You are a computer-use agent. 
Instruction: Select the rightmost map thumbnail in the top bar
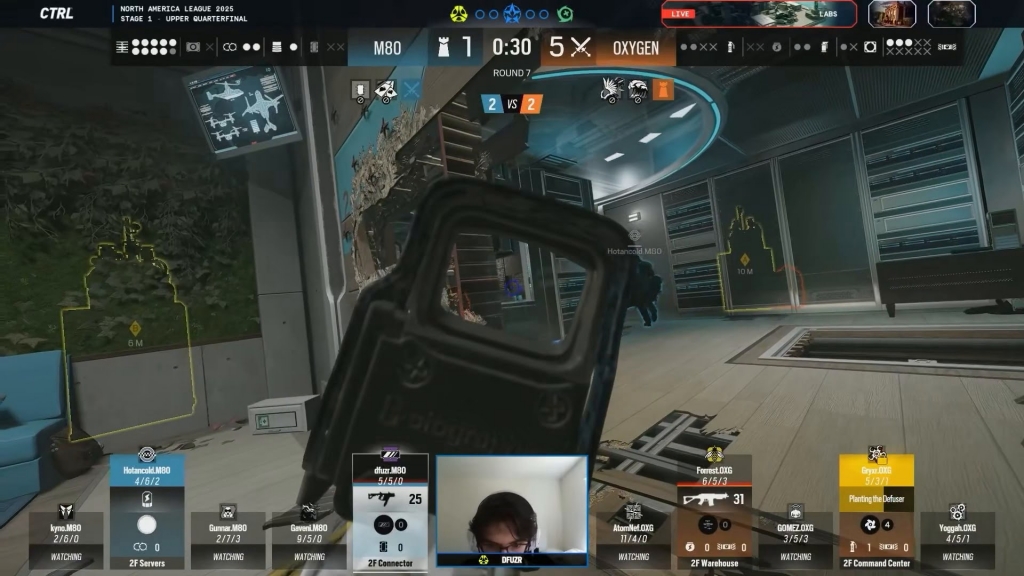coord(951,13)
